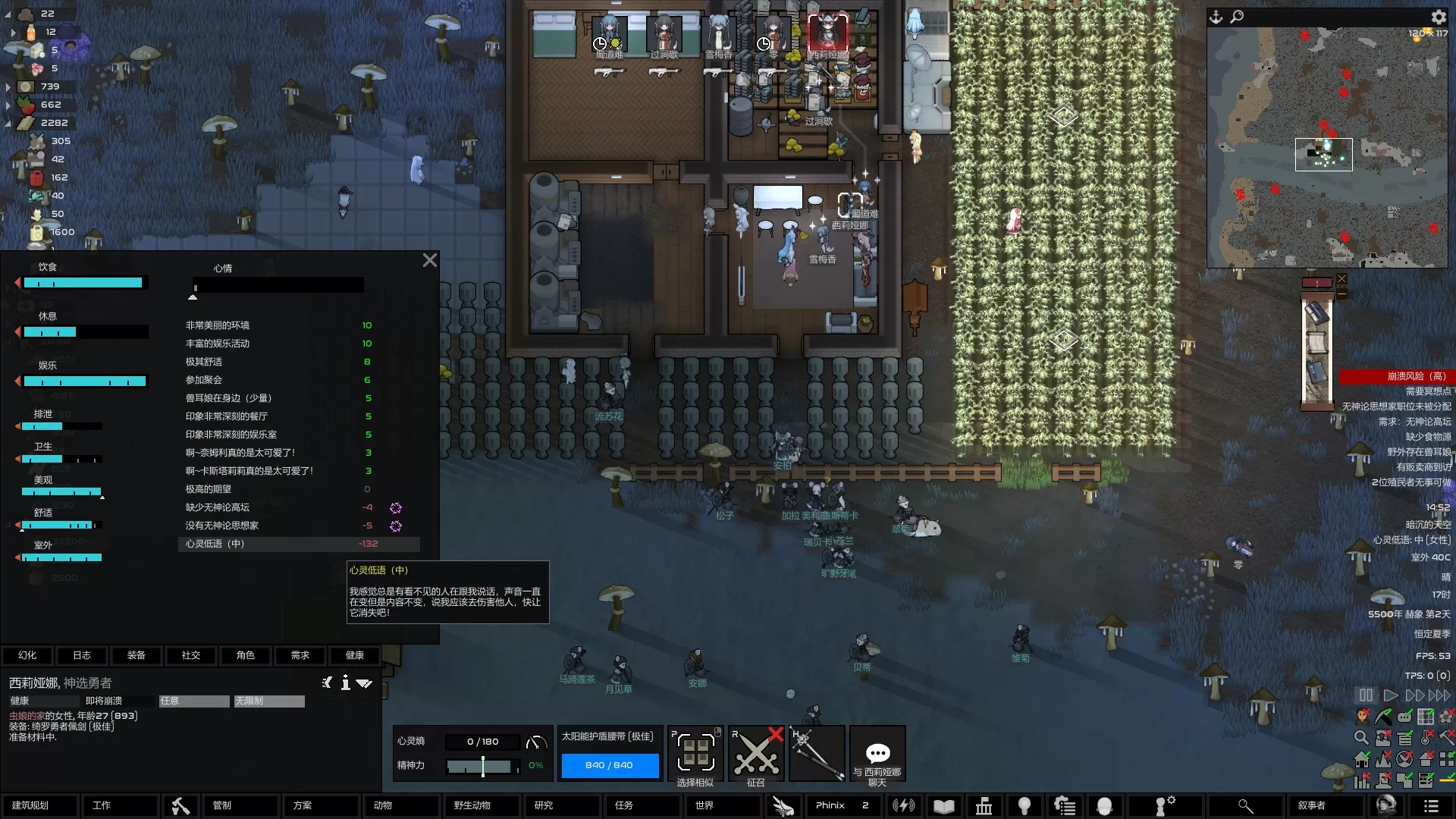Pause the game speed control
Viewport: 1456px width, 819px height.
[1366, 695]
